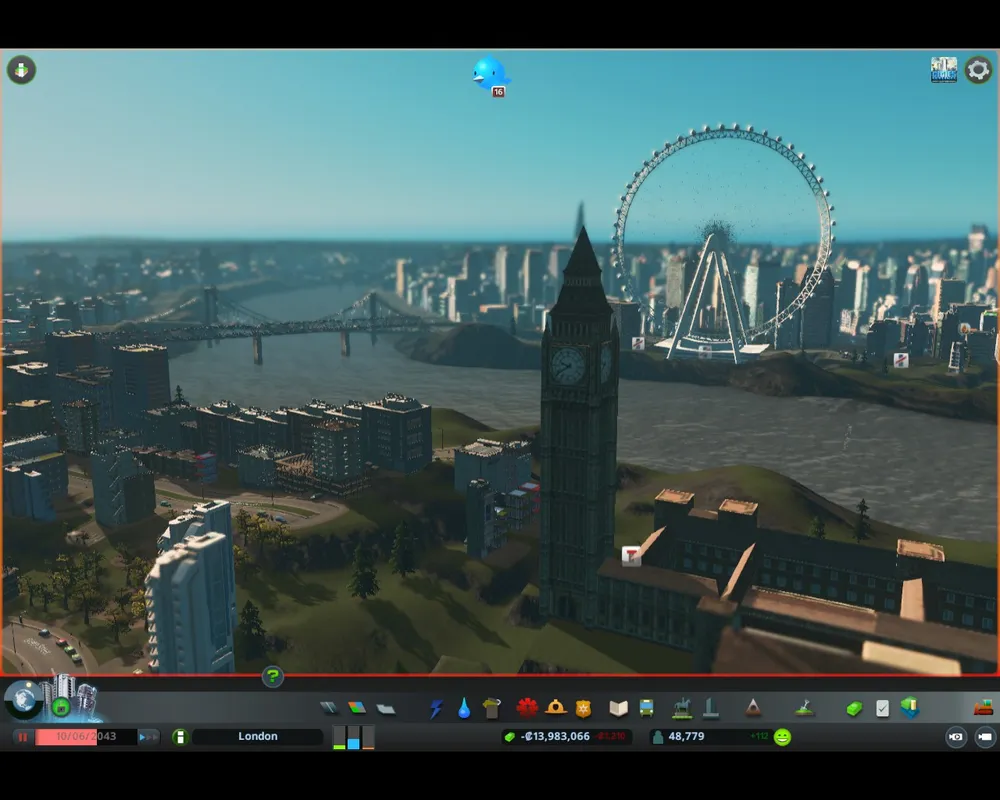Open the Healthcare red cross menu

pyautogui.click(x=527, y=708)
